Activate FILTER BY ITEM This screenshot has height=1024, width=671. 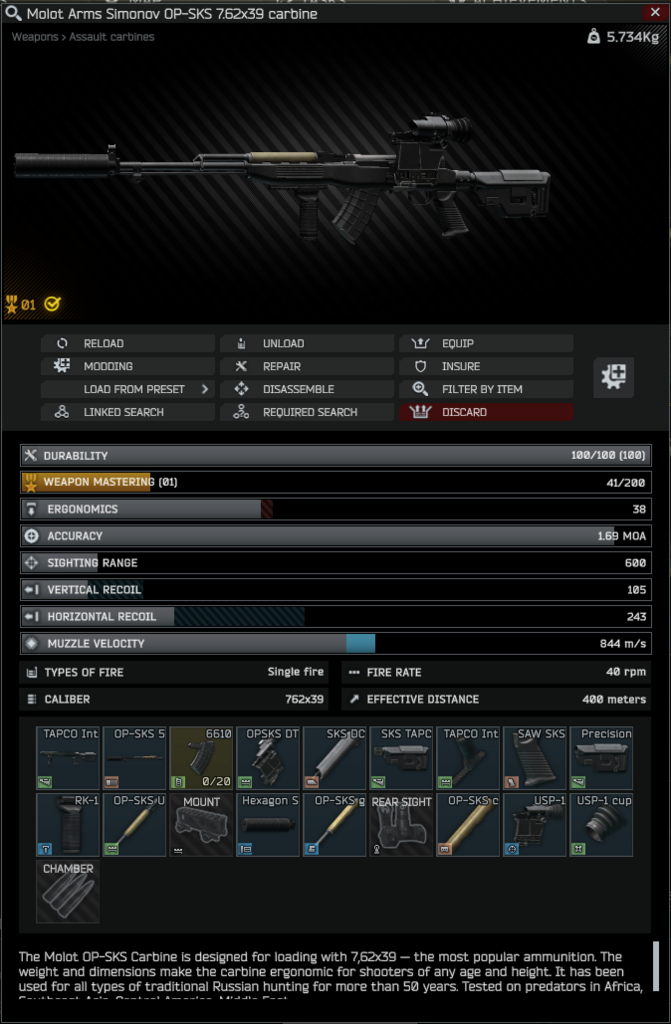pos(486,389)
